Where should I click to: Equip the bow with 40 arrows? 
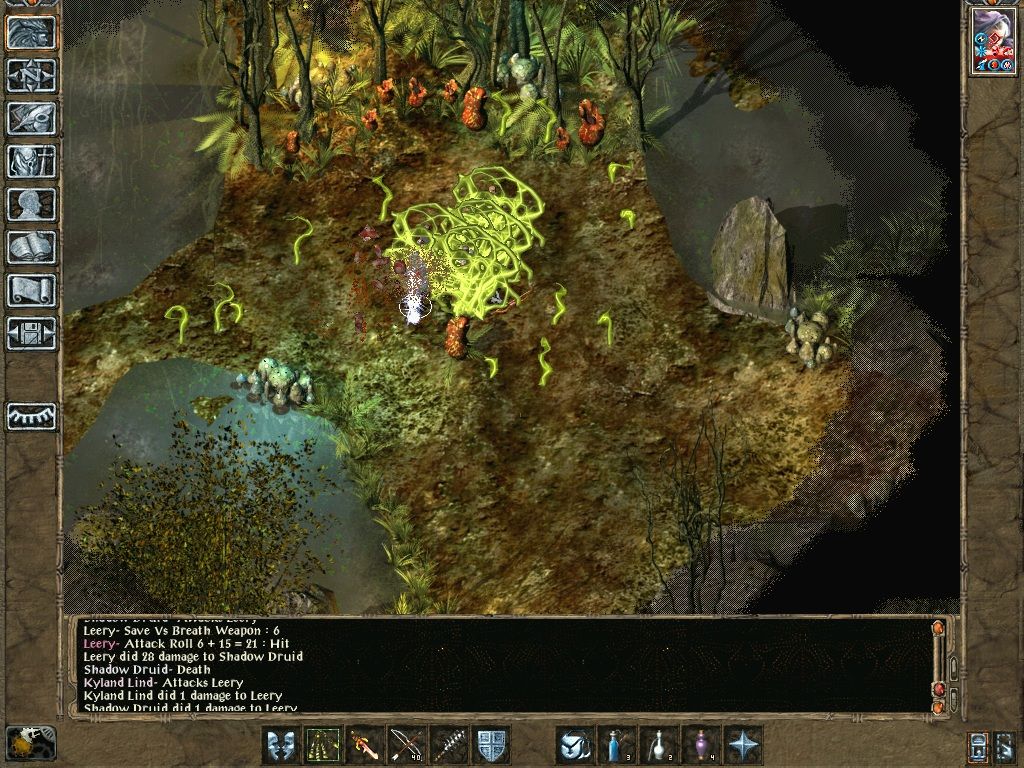tap(407, 745)
